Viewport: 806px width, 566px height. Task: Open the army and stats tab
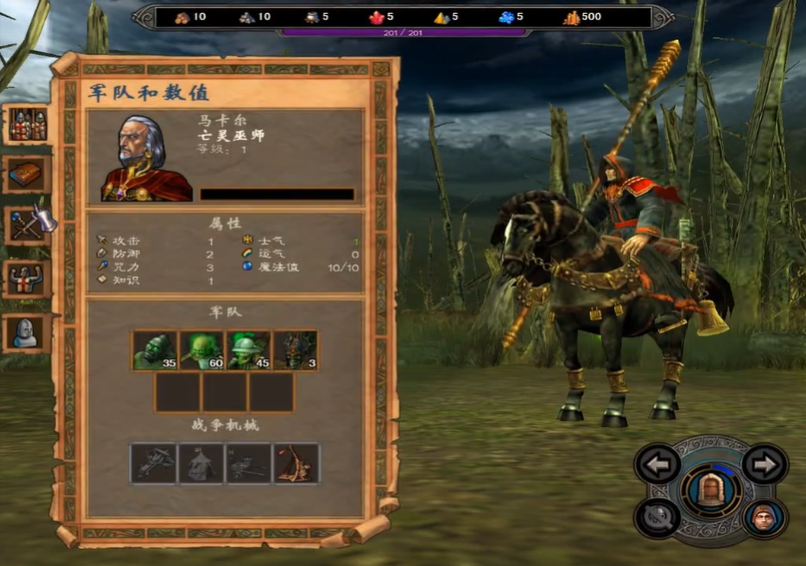pyautogui.click(x=27, y=124)
